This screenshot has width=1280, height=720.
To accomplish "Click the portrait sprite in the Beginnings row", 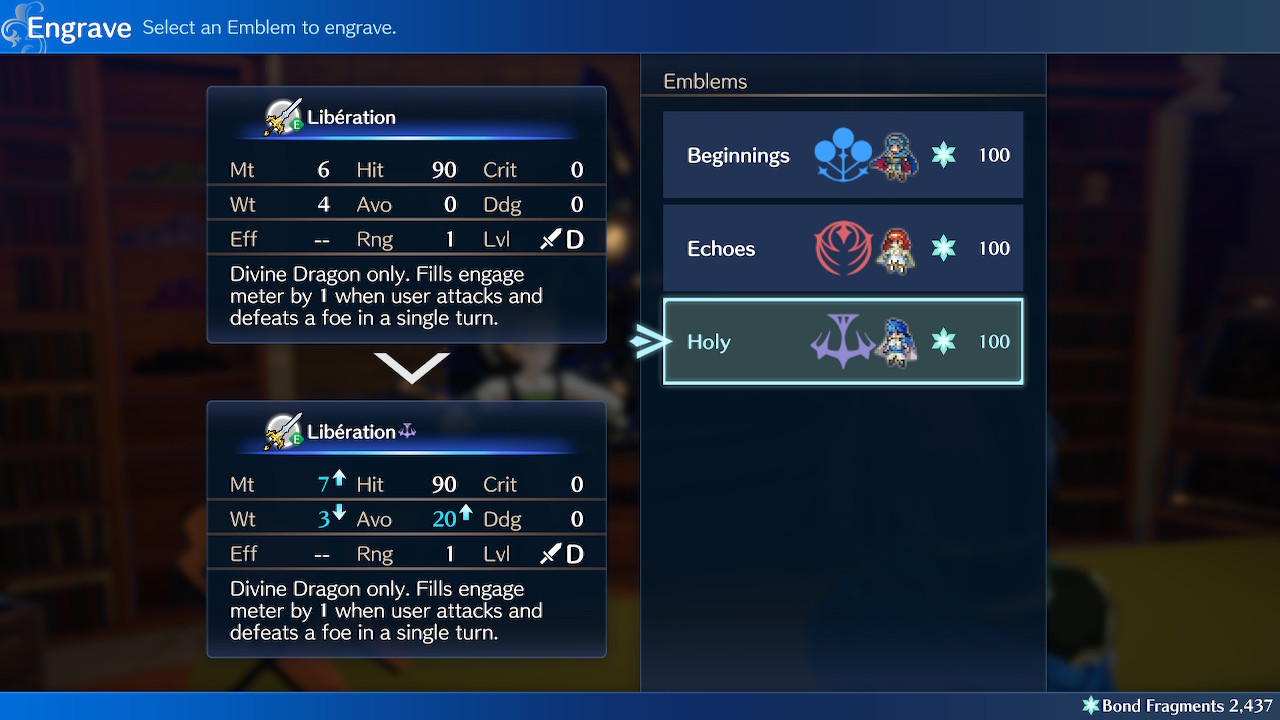I will point(895,155).
